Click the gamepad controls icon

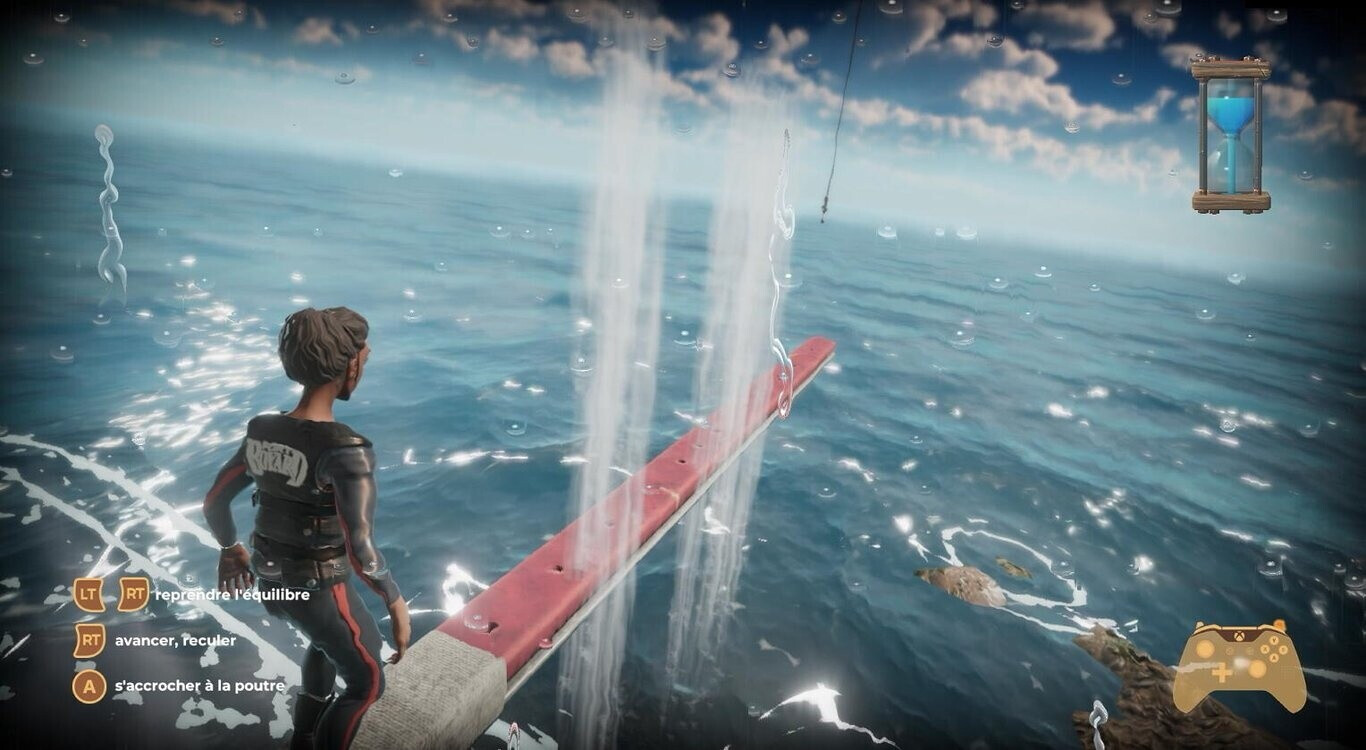point(1239,665)
